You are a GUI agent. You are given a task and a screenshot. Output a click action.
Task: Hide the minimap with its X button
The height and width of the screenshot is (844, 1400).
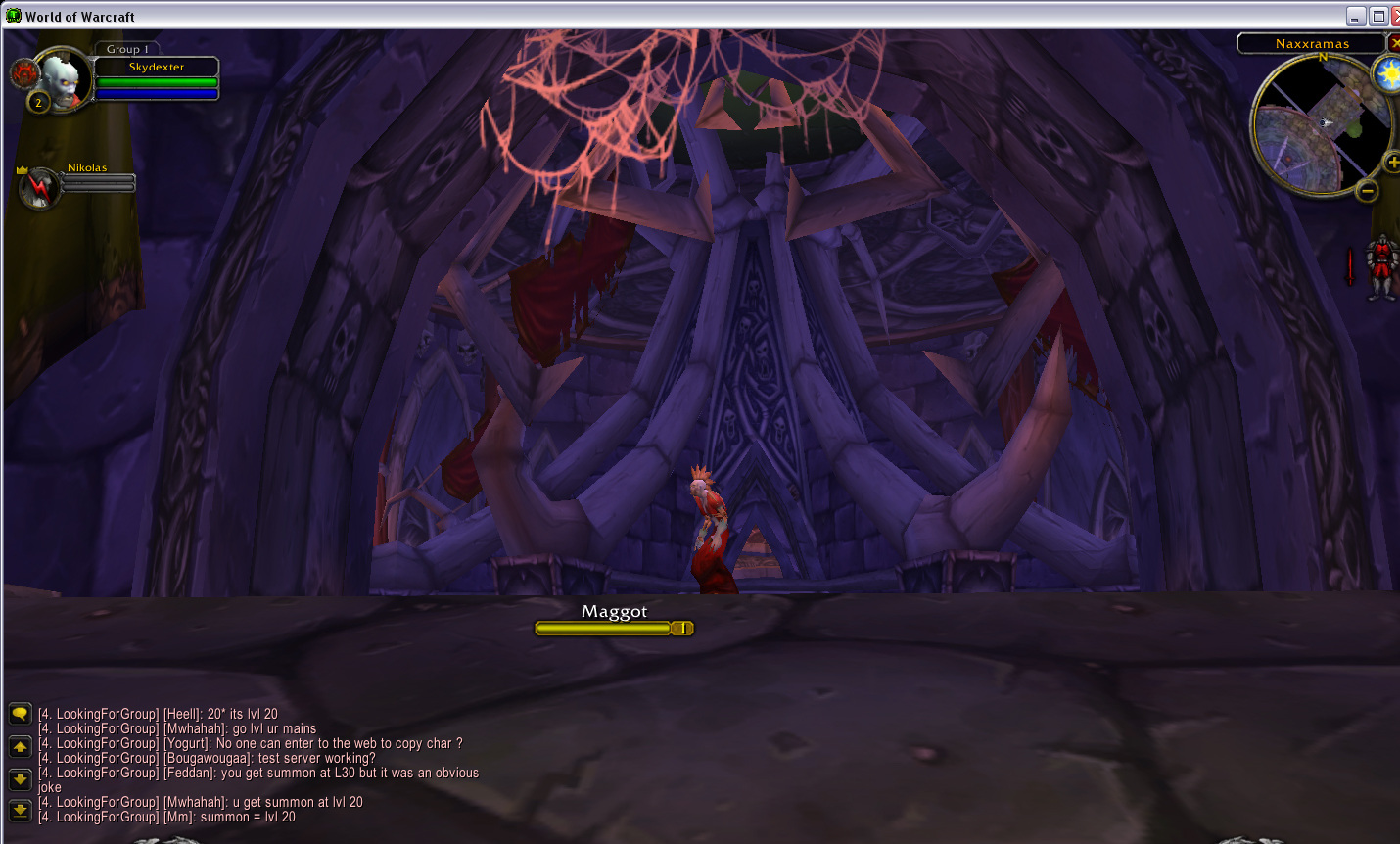click(1394, 43)
